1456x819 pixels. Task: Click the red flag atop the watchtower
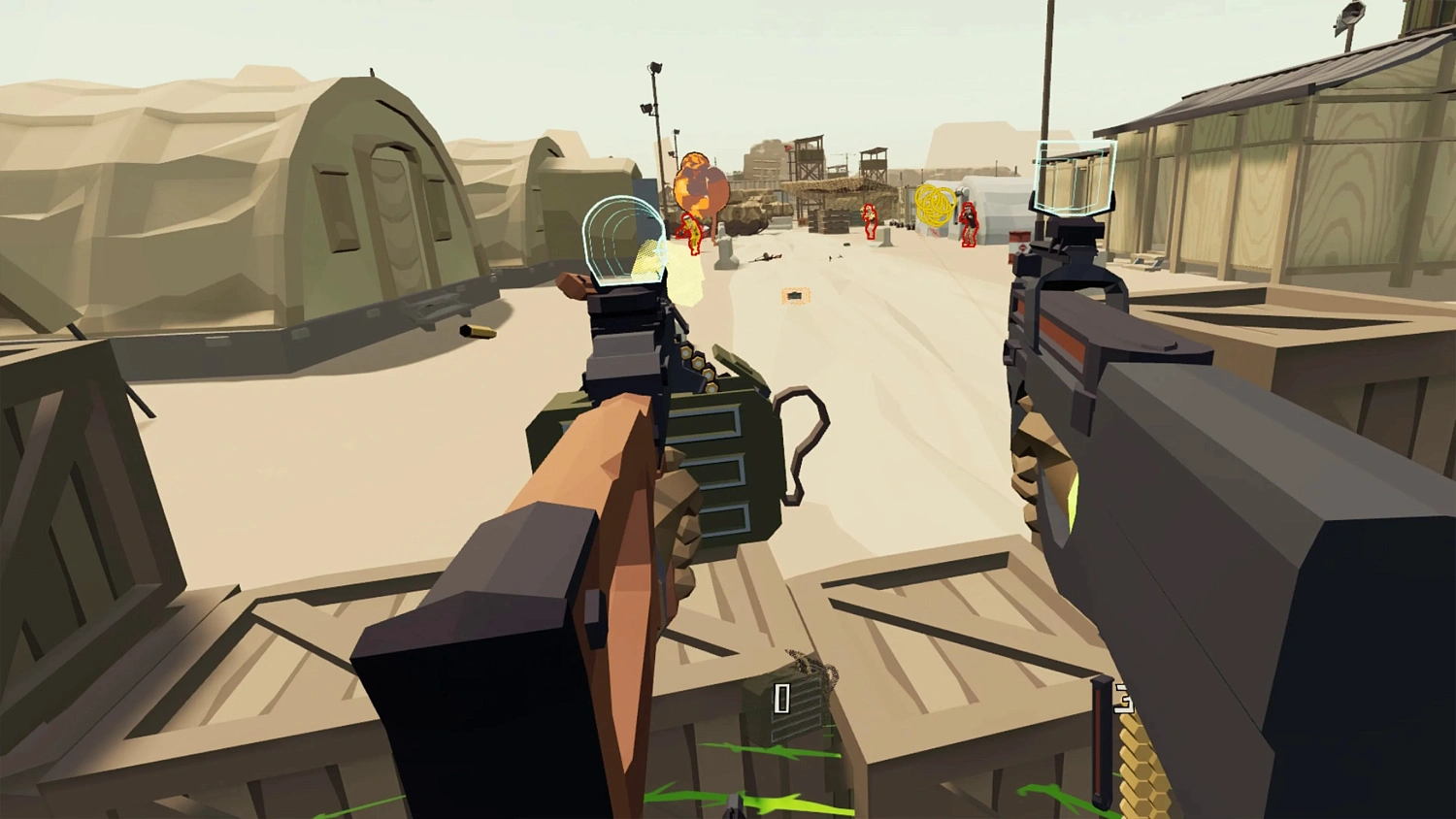point(787,147)
